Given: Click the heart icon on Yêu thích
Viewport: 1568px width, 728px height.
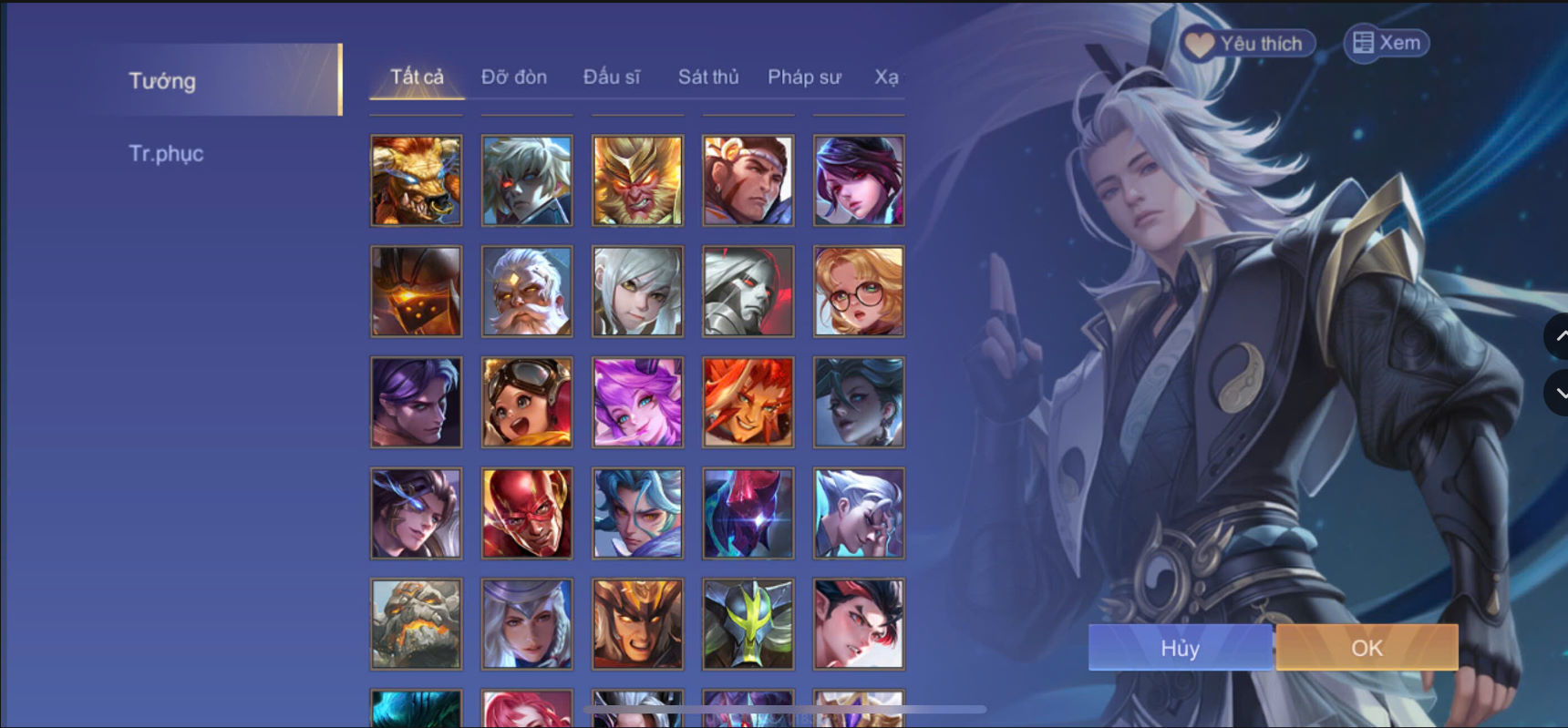Looking at the screenshot, I should (x=1200, y=43).
